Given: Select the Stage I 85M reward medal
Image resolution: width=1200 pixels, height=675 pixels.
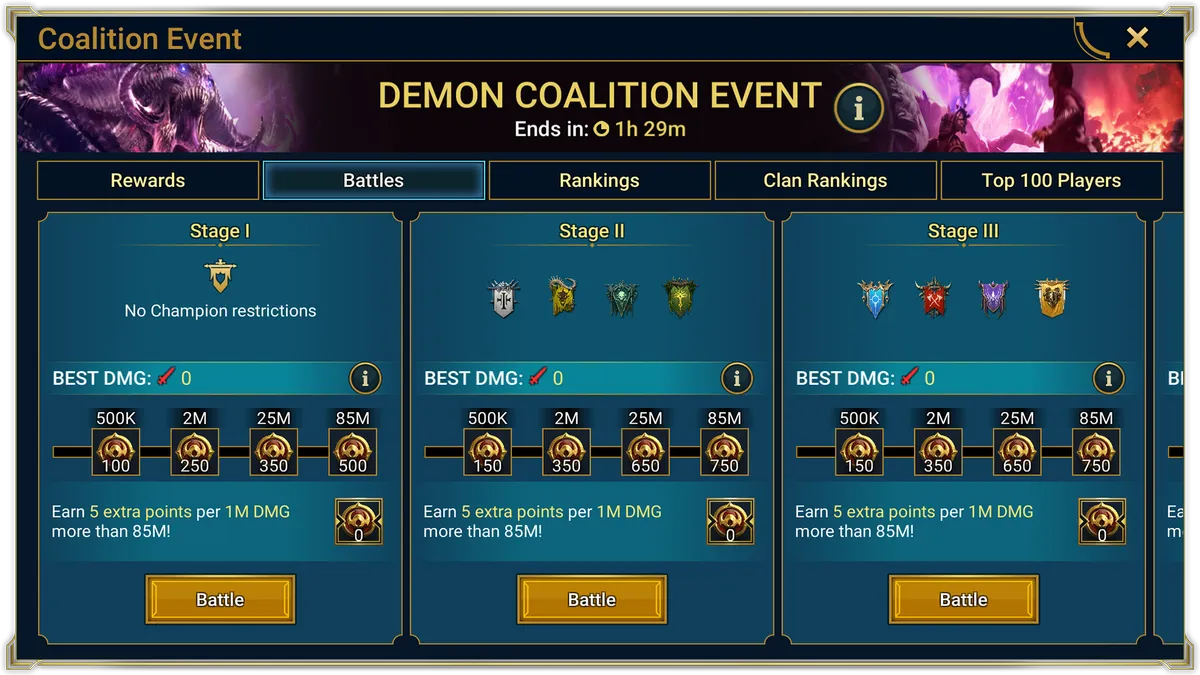Looking at the screenshot, I should click(353, 452).
